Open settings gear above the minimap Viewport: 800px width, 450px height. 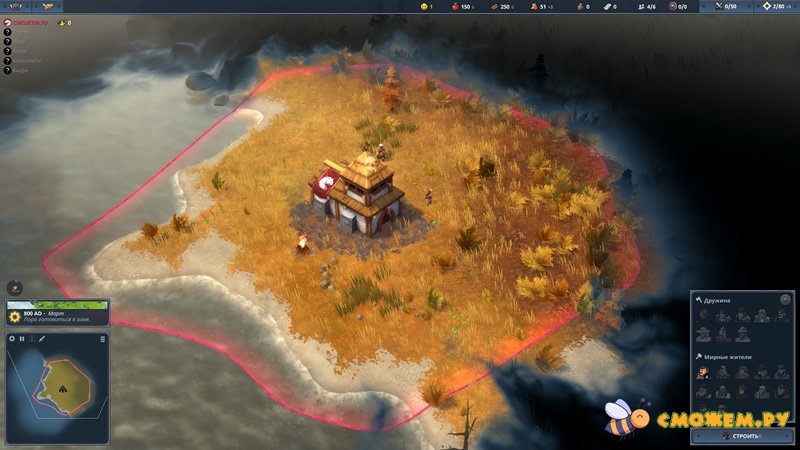pos(12,339)
